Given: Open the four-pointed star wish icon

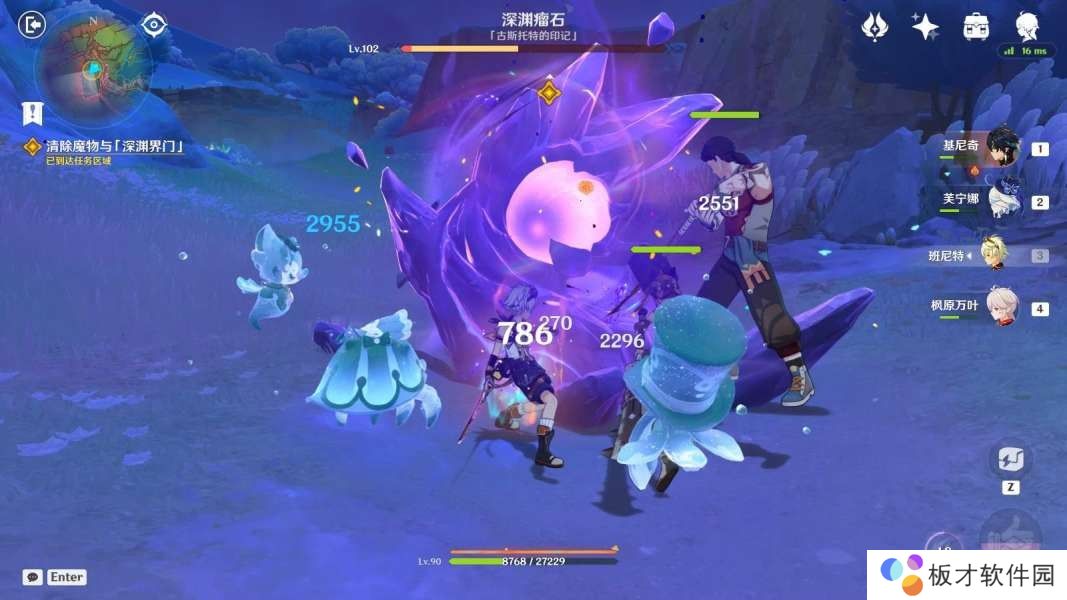Looking at the screenshot, I should pyautogui.click(x=925, y=27).
